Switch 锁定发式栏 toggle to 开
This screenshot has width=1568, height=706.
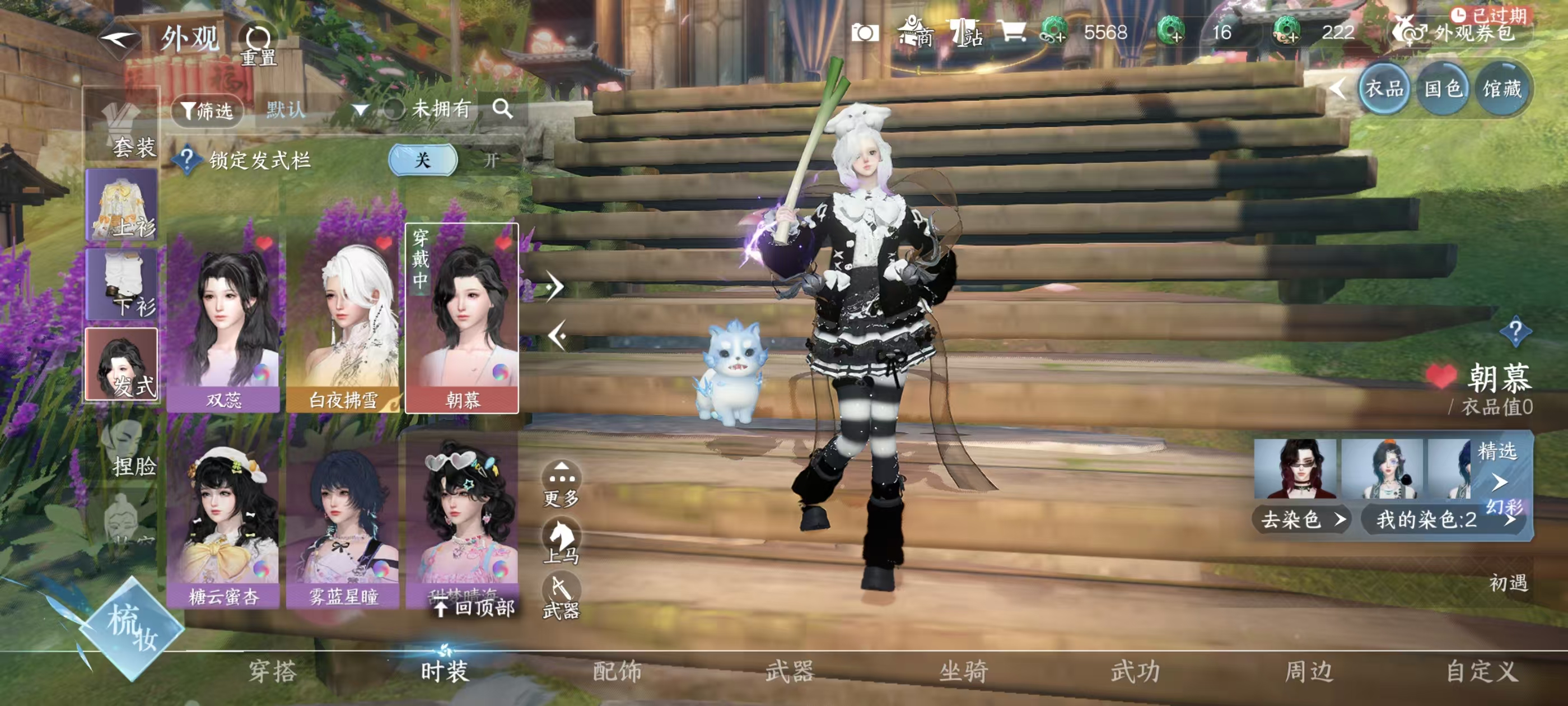pyautogui.click(x=491, y=160)
